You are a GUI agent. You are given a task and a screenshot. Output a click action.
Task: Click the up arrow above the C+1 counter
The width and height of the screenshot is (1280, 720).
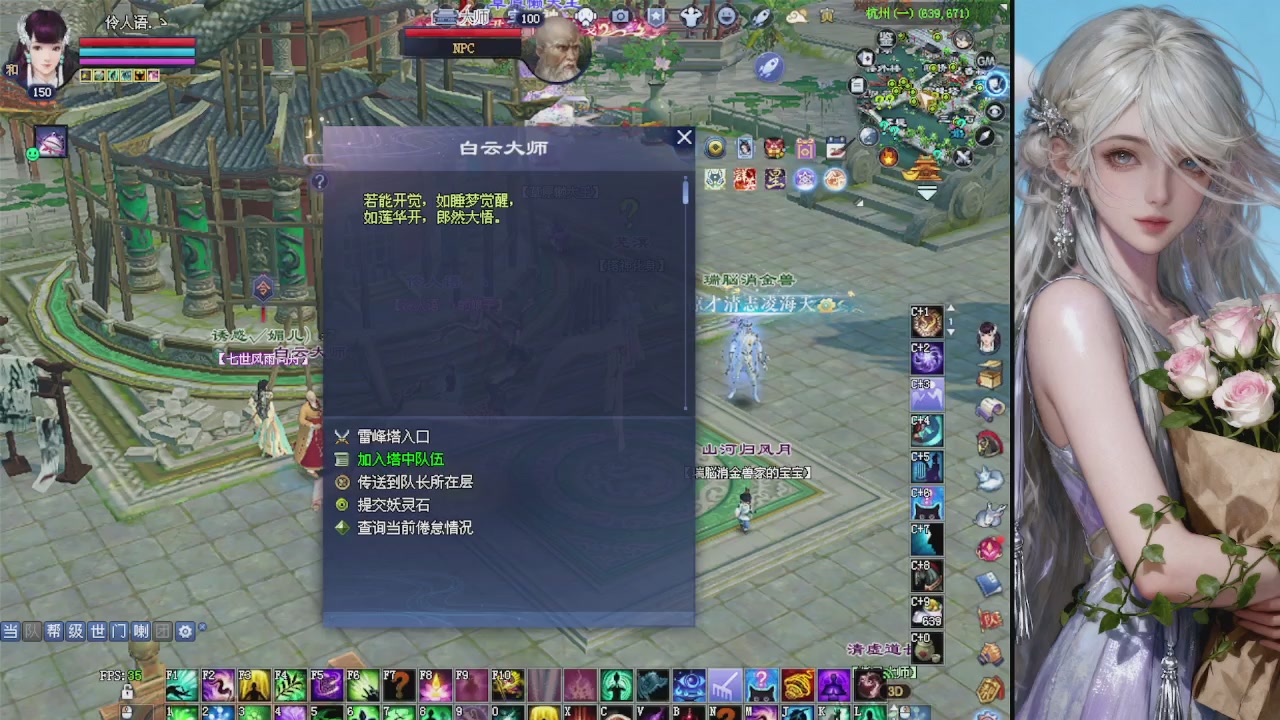951,308
